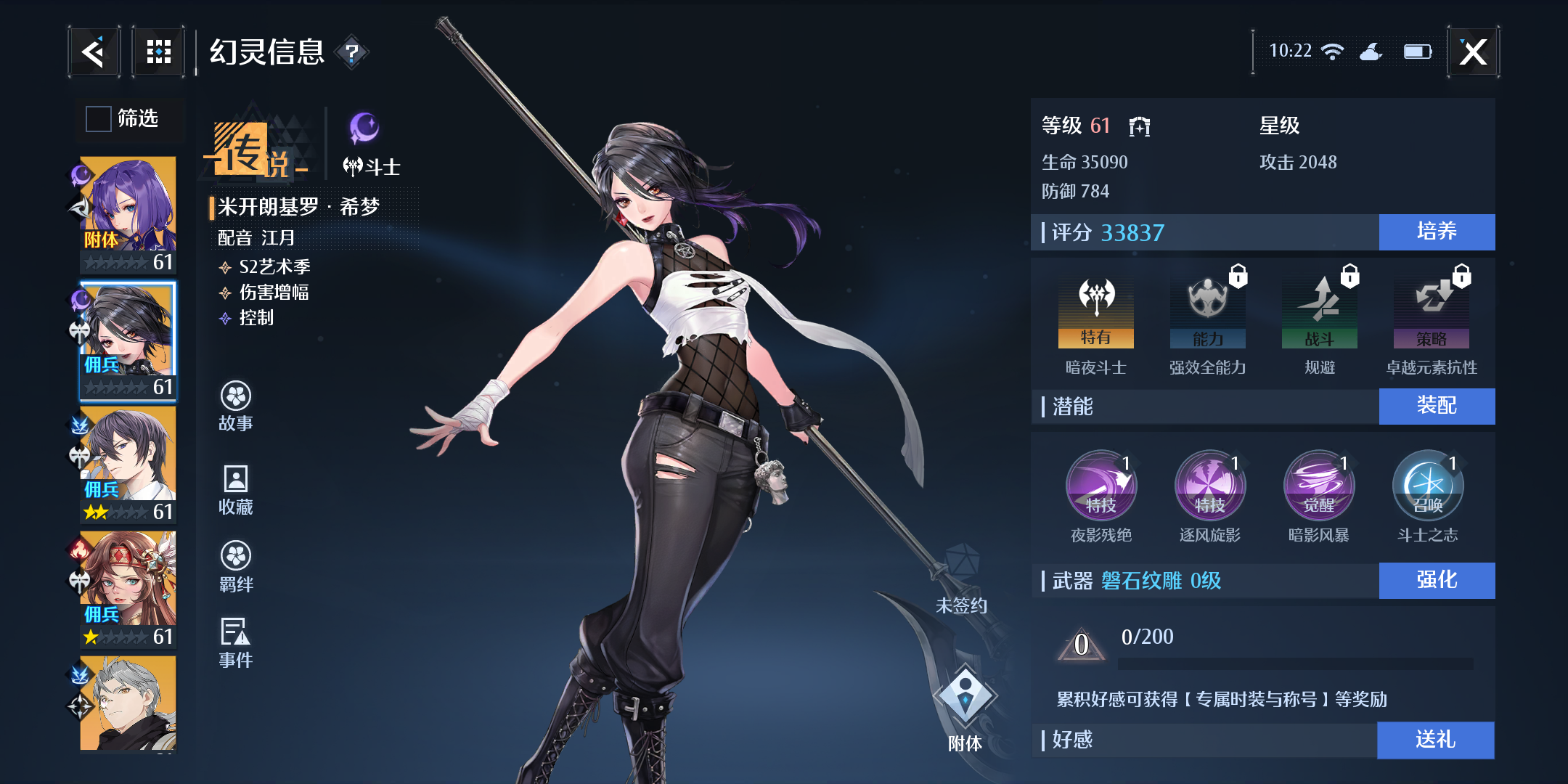Toggle the 筛选 filter checkbox
Viewport: 1568px width, 784px height.
(99, 118)
